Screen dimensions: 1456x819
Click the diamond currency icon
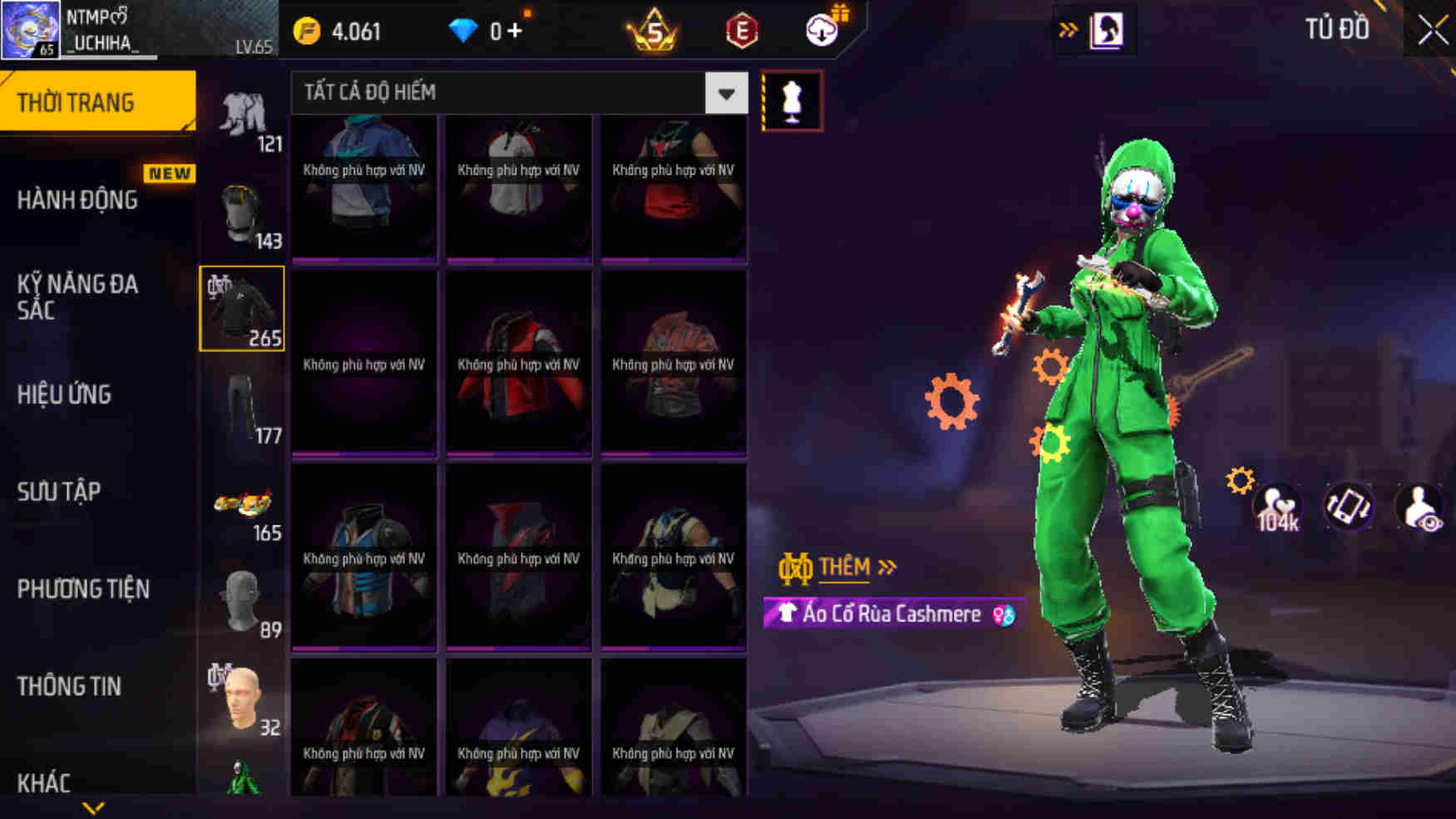pos(462,31)
